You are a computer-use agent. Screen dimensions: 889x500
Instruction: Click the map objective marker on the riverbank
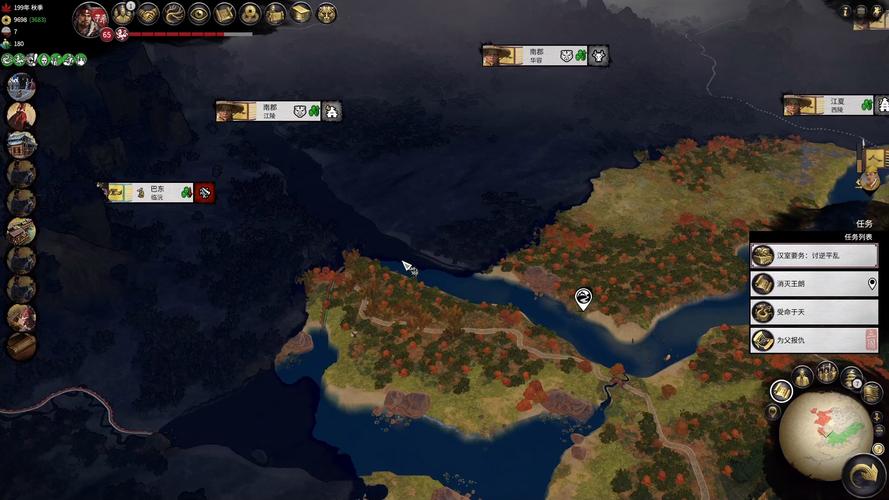click(x=583, y=297)
